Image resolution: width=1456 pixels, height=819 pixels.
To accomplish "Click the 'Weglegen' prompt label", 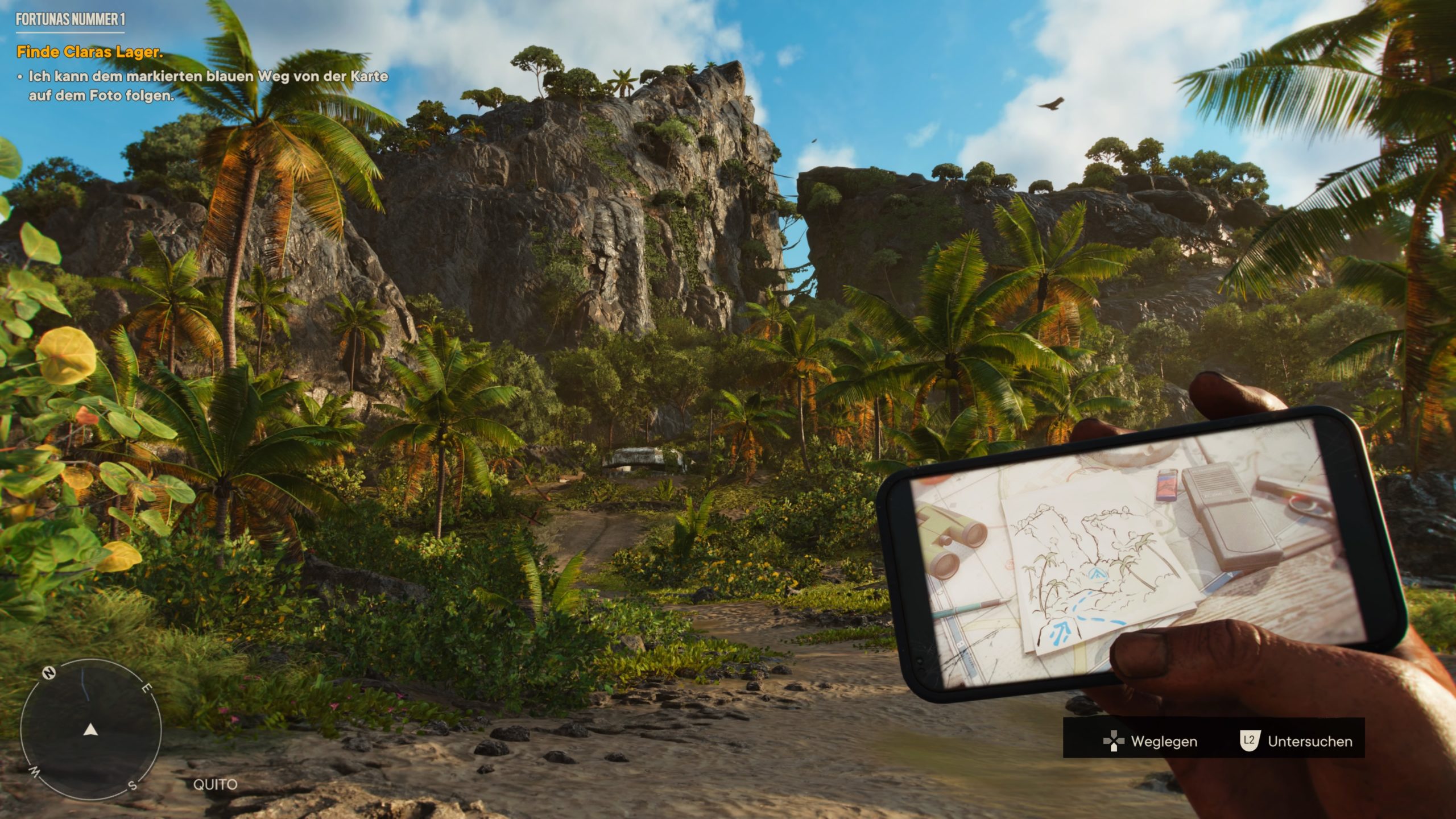I will pos(1164,741).
